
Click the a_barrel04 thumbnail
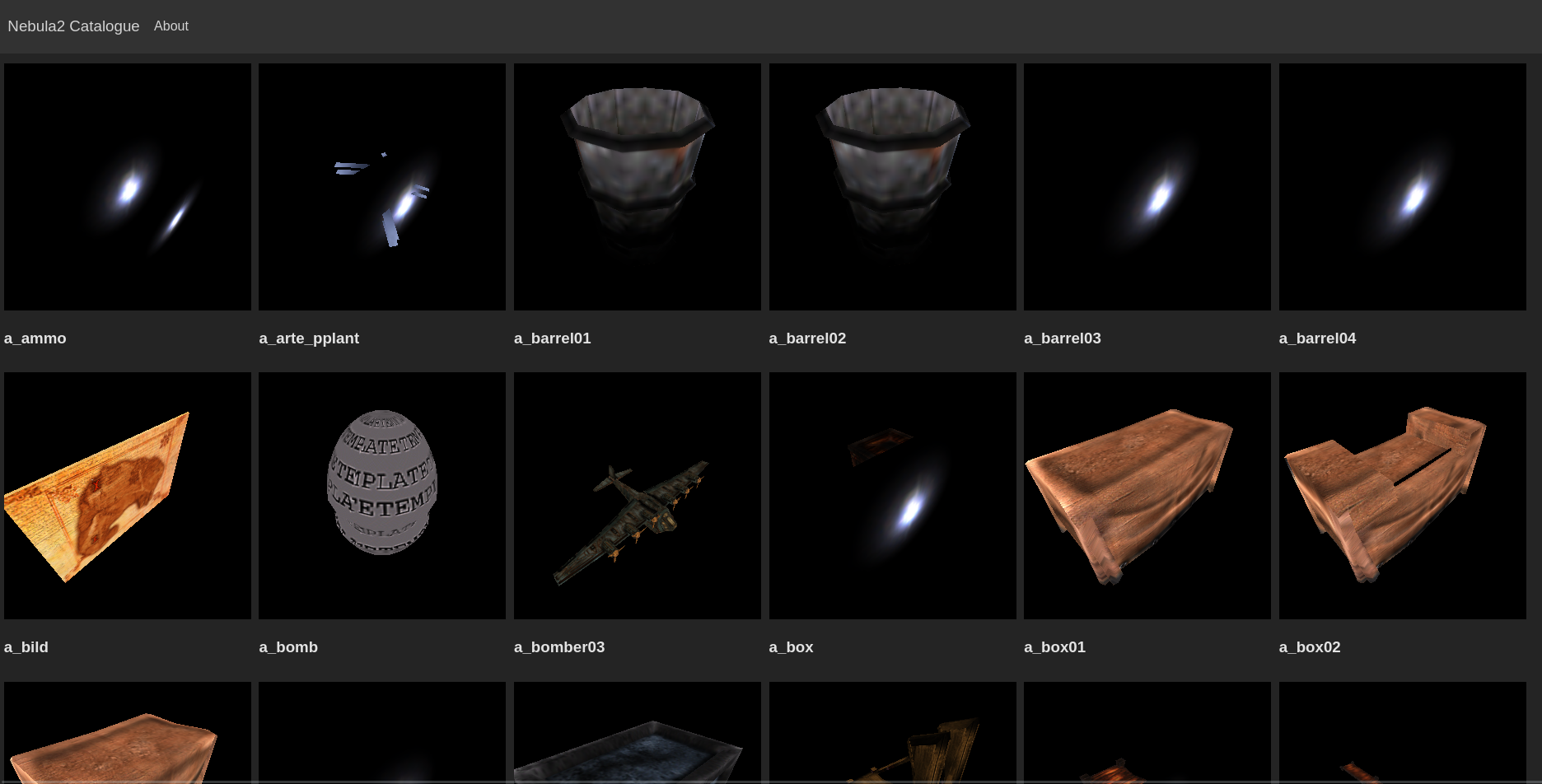click(x=1402, y=186)
